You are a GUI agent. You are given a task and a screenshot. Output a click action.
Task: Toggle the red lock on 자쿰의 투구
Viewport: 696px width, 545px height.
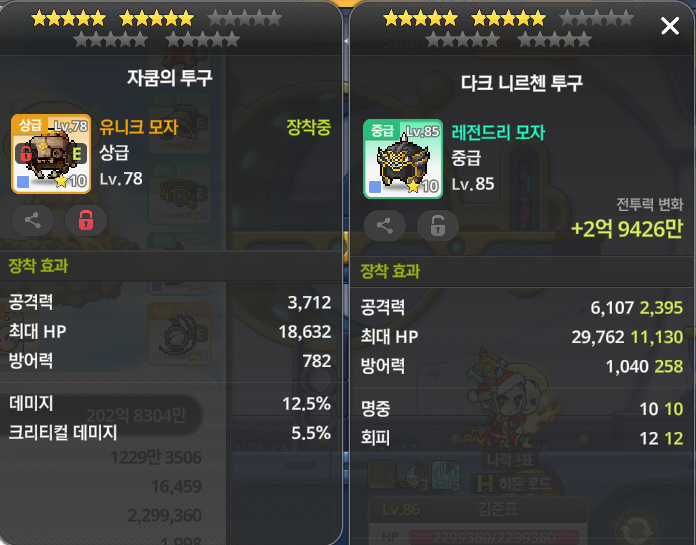pos(85,220)
